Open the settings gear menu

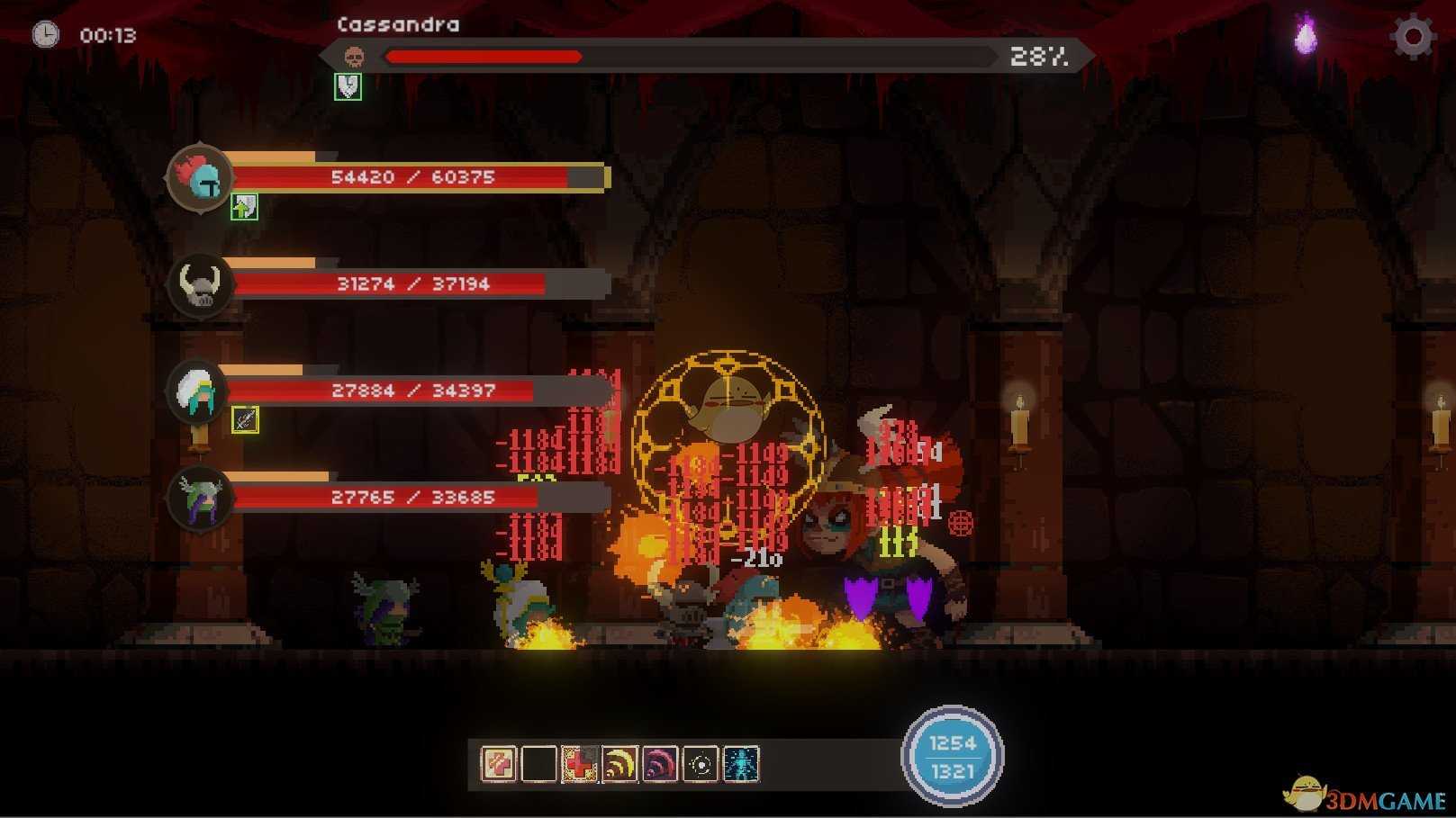[x=1412, y=37]
